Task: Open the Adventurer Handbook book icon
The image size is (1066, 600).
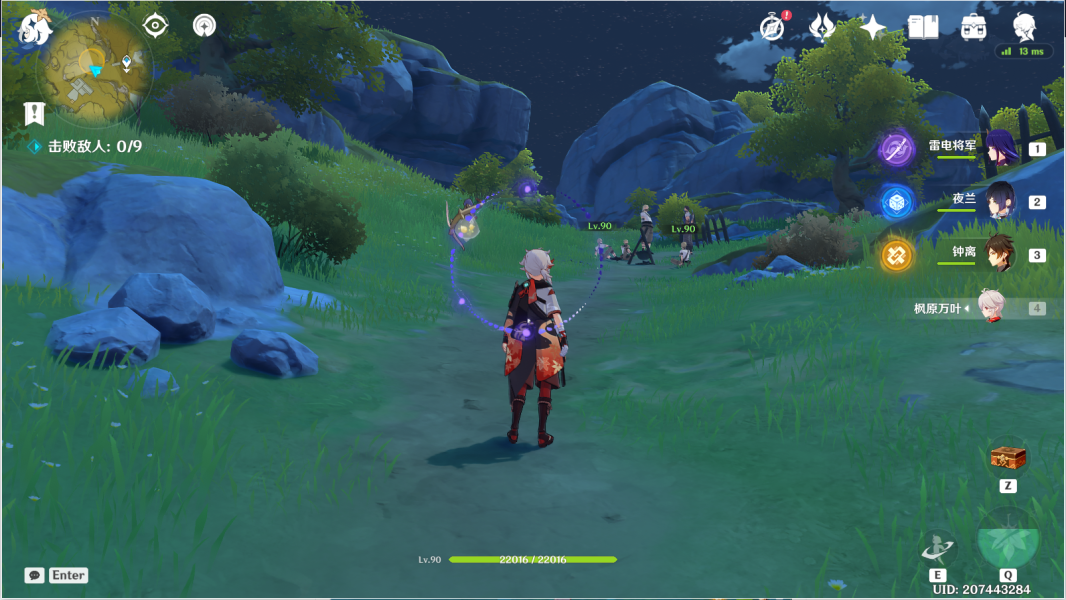Action: [x=922, y=27]
